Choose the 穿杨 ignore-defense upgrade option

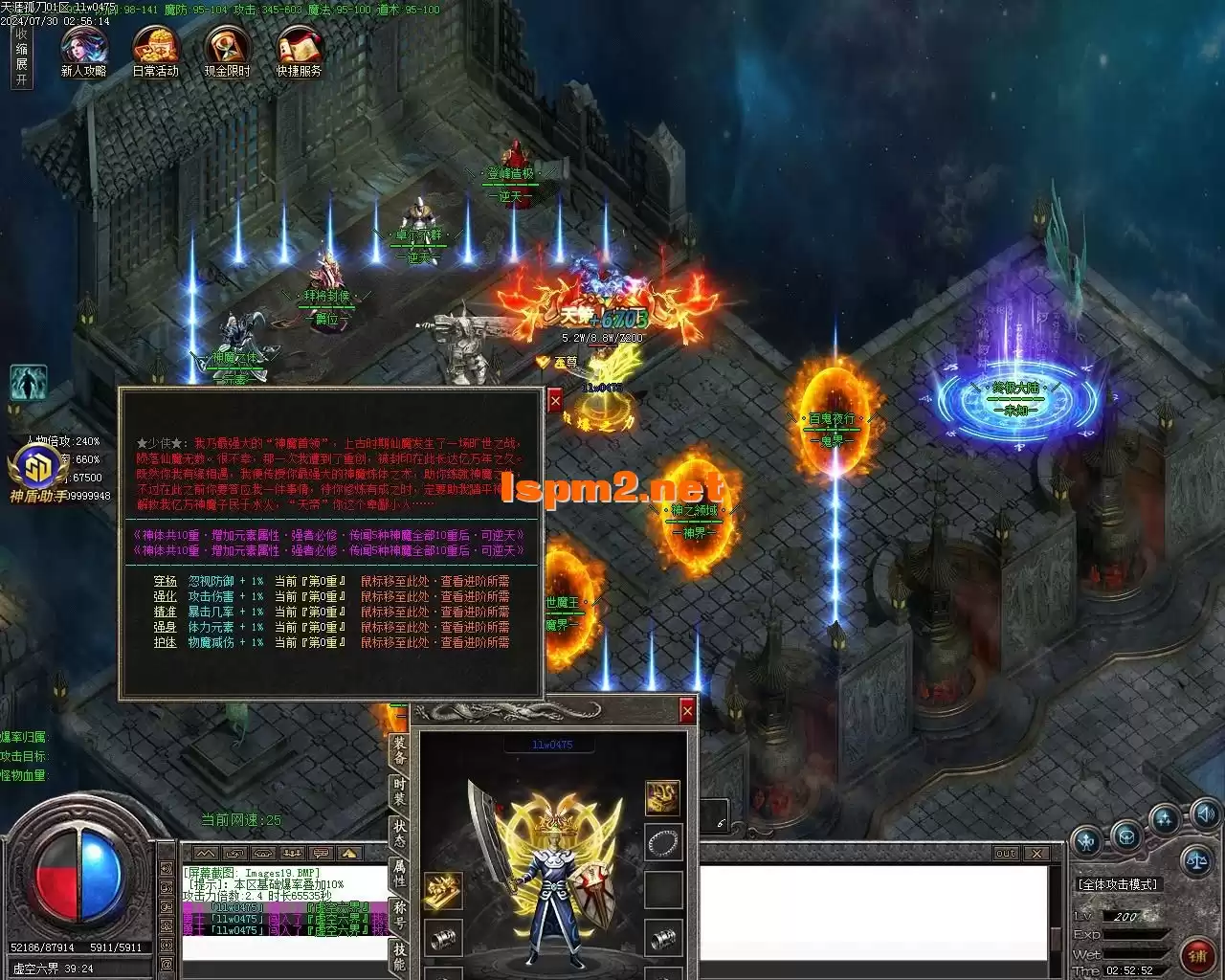coord(165,581)
